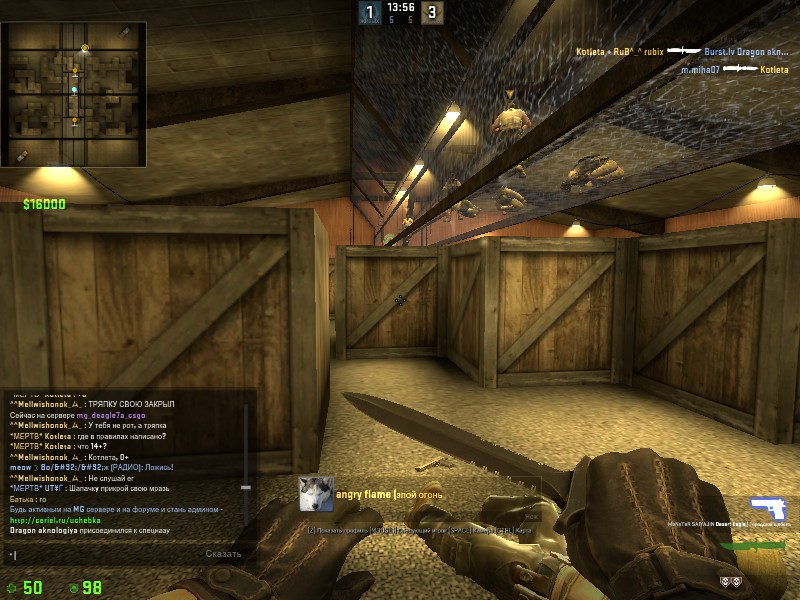Focus the chat message input field
Image resolution: width=800 pixels, height=600 pixels.
tap(100, 554)
